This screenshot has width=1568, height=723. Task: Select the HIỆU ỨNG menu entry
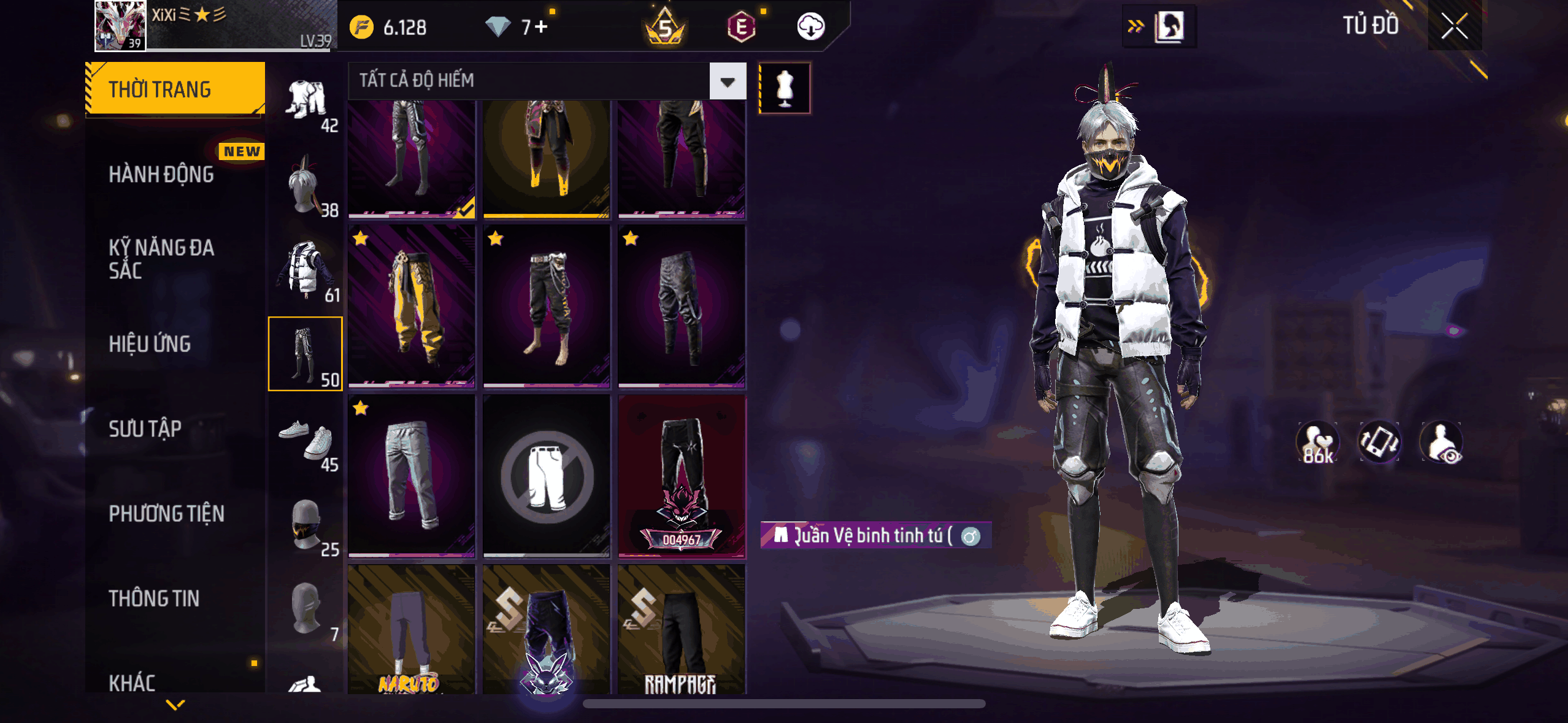click(x=150, y=344)
